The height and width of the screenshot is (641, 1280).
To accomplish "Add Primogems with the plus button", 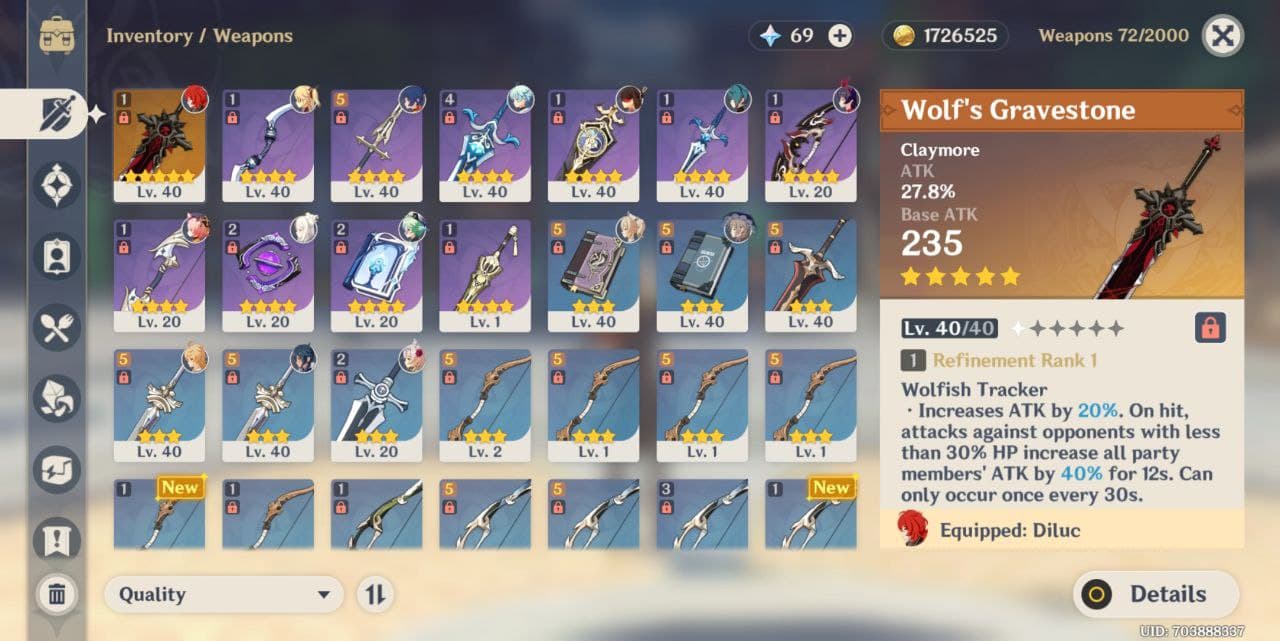I will click(x=840, y=36).
